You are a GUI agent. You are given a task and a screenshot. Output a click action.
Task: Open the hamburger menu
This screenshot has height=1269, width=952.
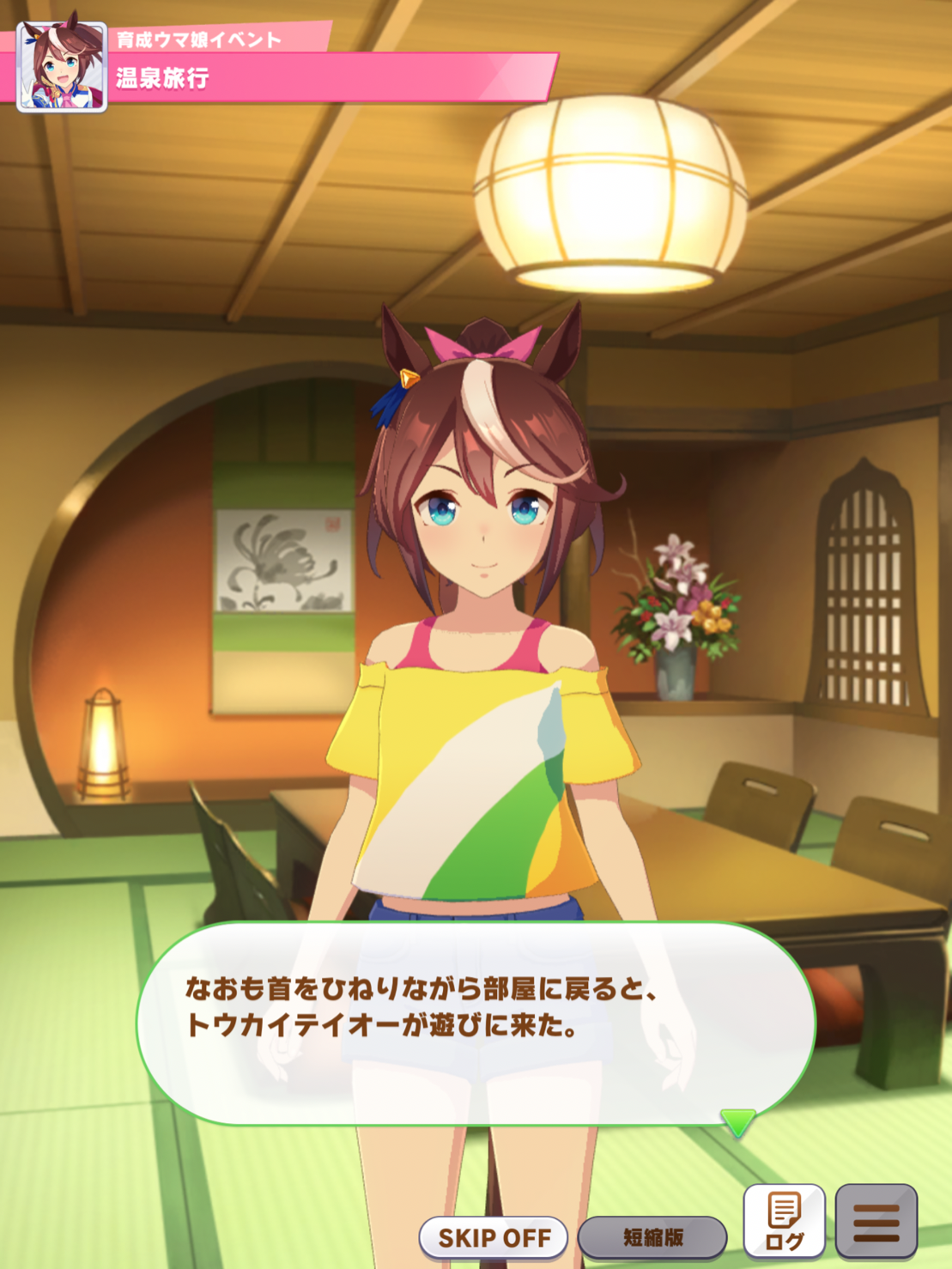876,1221
